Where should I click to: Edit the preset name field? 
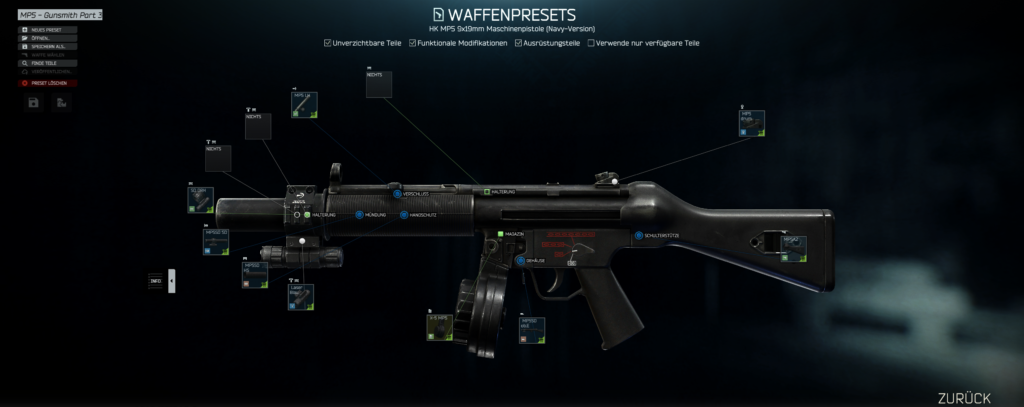pos(60,16)
